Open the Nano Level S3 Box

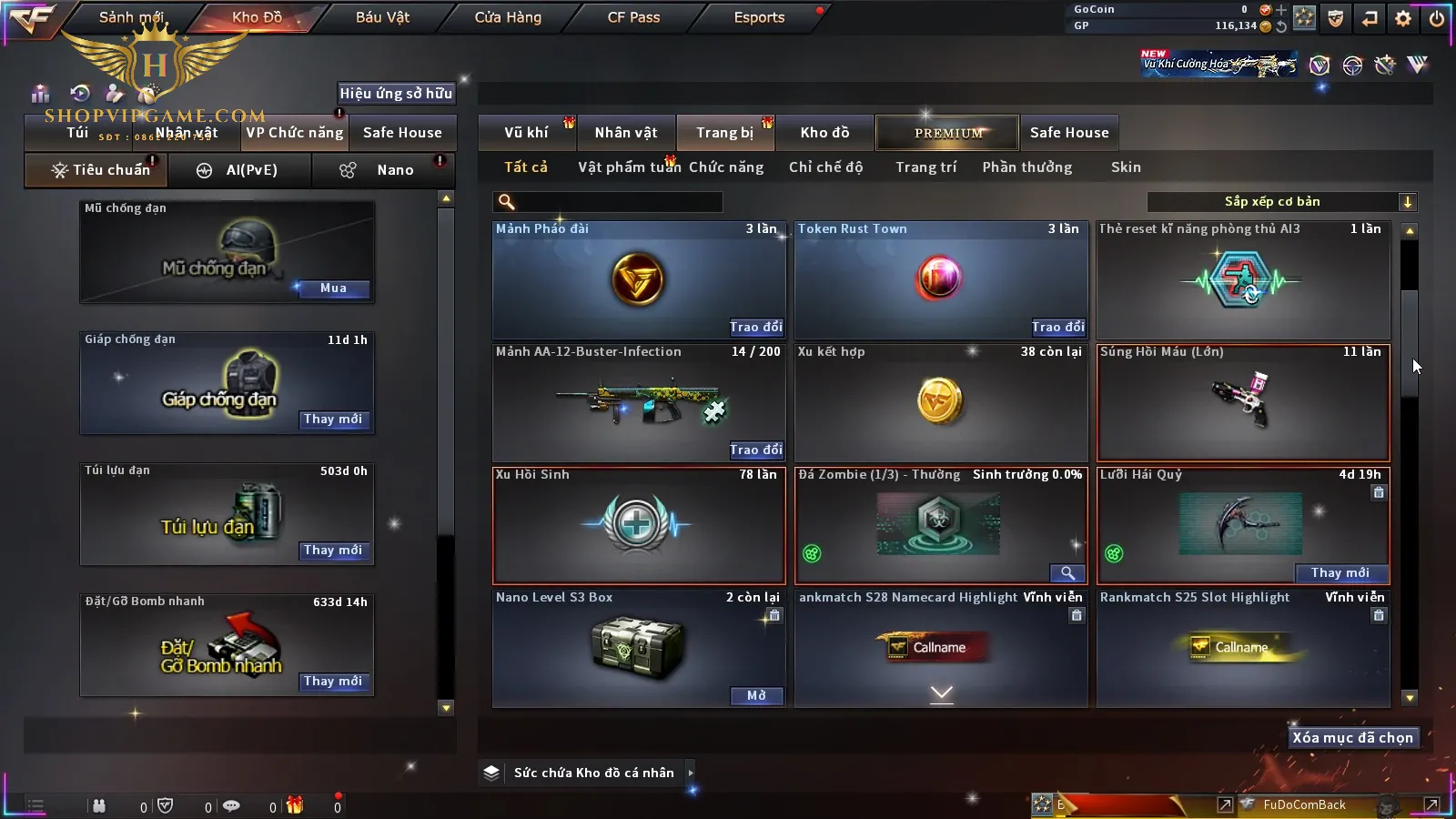coord(756,696)
